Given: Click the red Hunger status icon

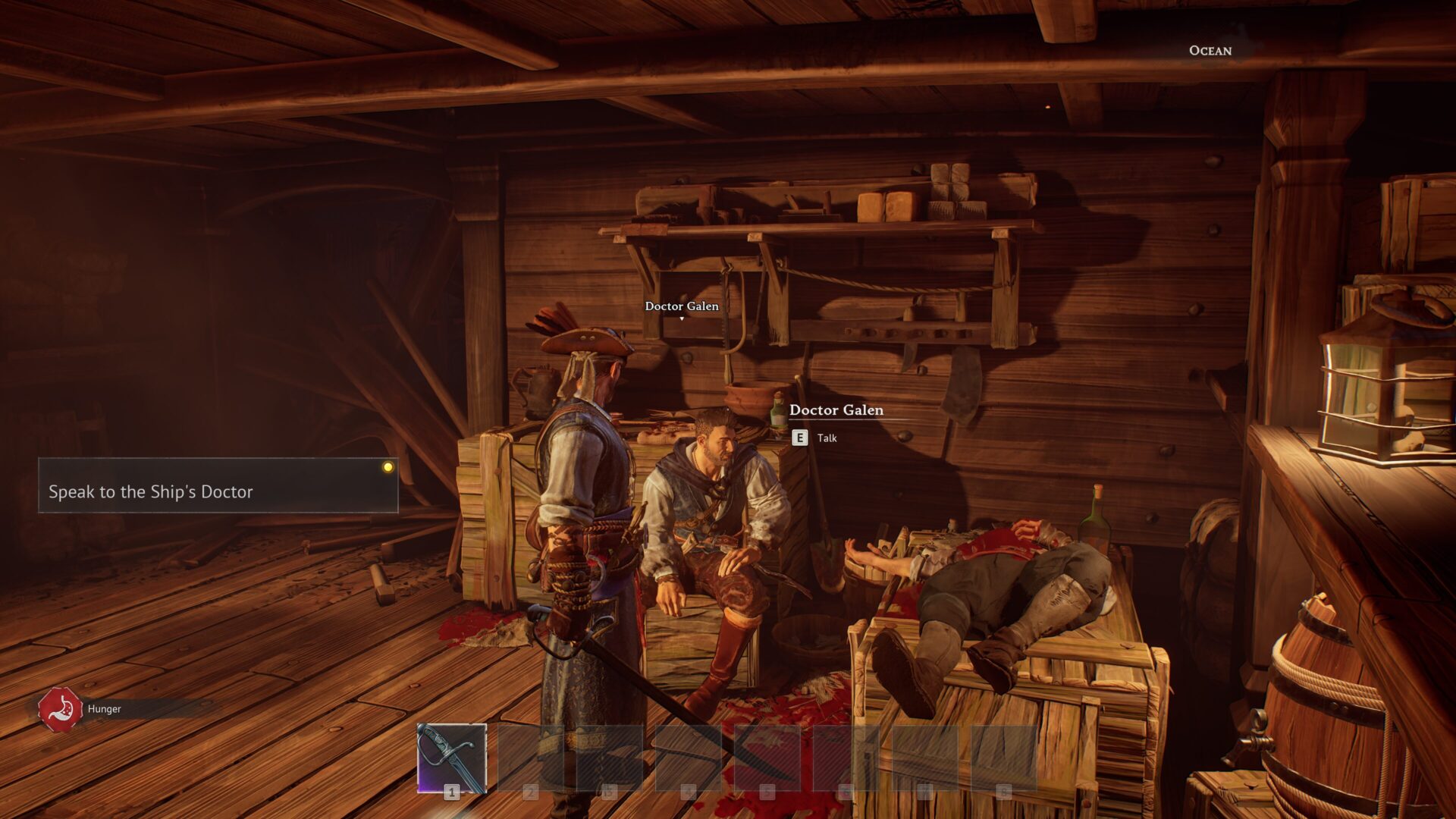Looking at the screenshot, I should tap(60, 709).
